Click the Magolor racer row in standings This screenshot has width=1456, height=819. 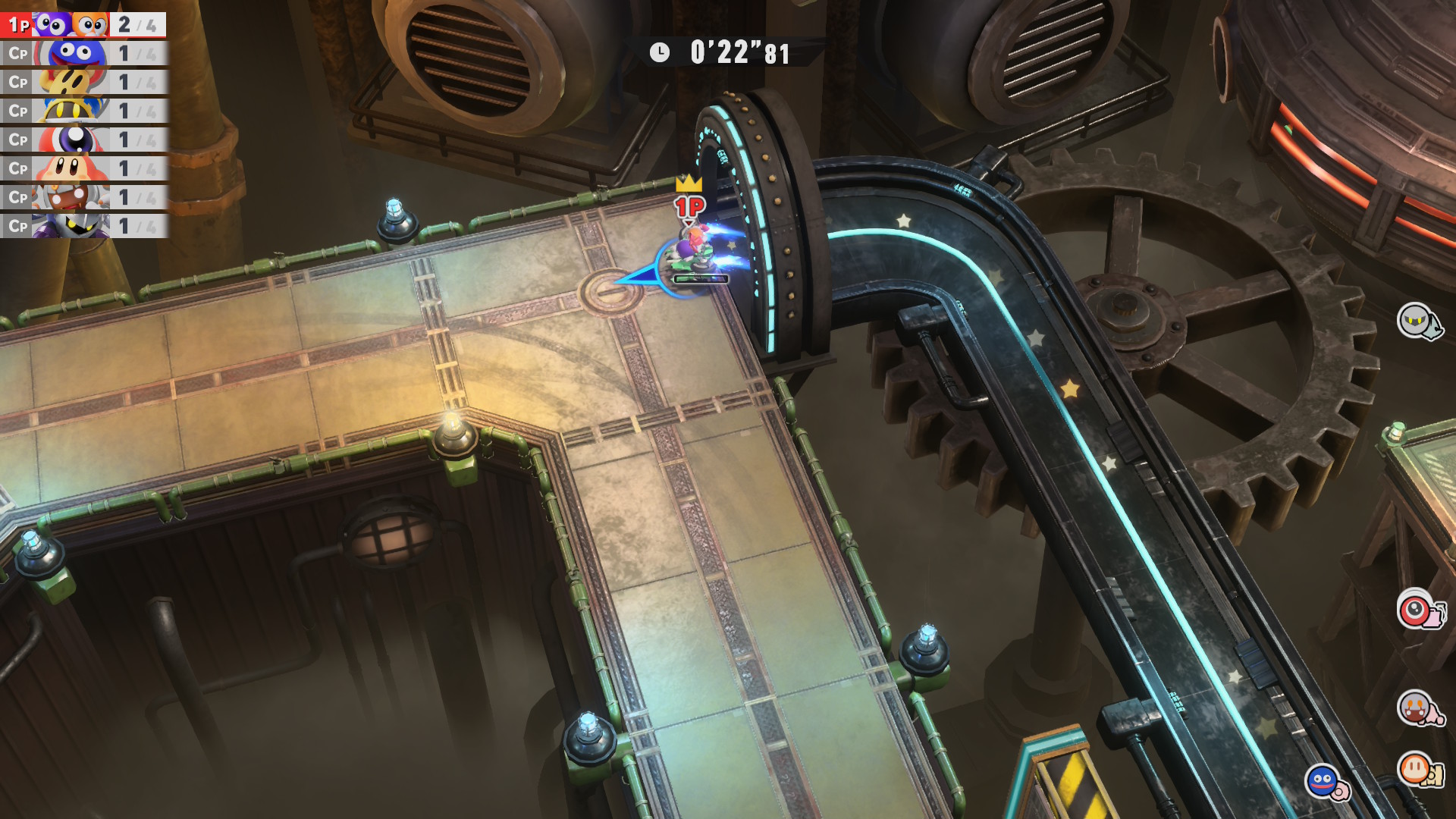(83, 111)
